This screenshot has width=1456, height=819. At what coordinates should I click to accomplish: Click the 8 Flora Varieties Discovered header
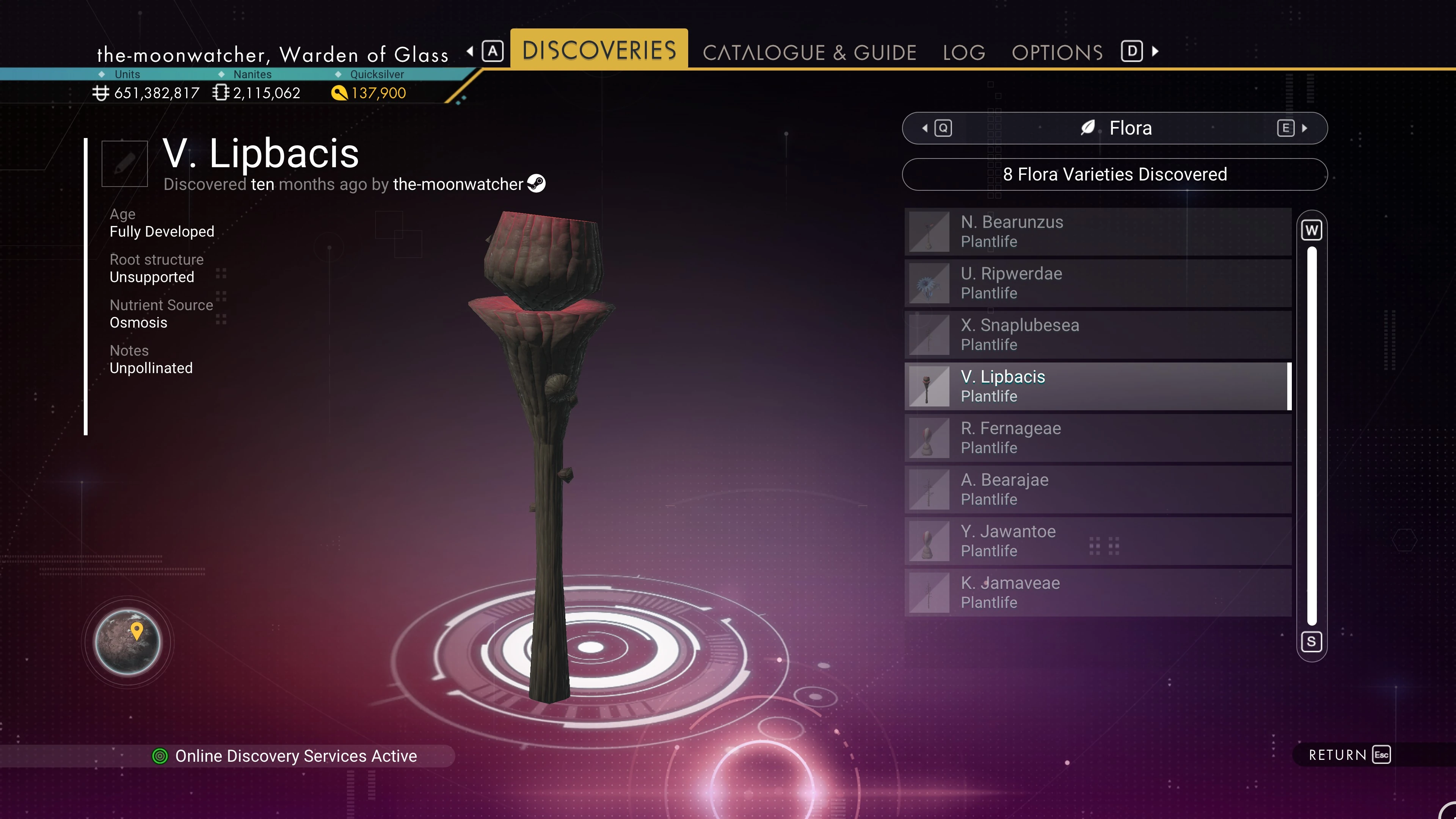coord(1114,174)
